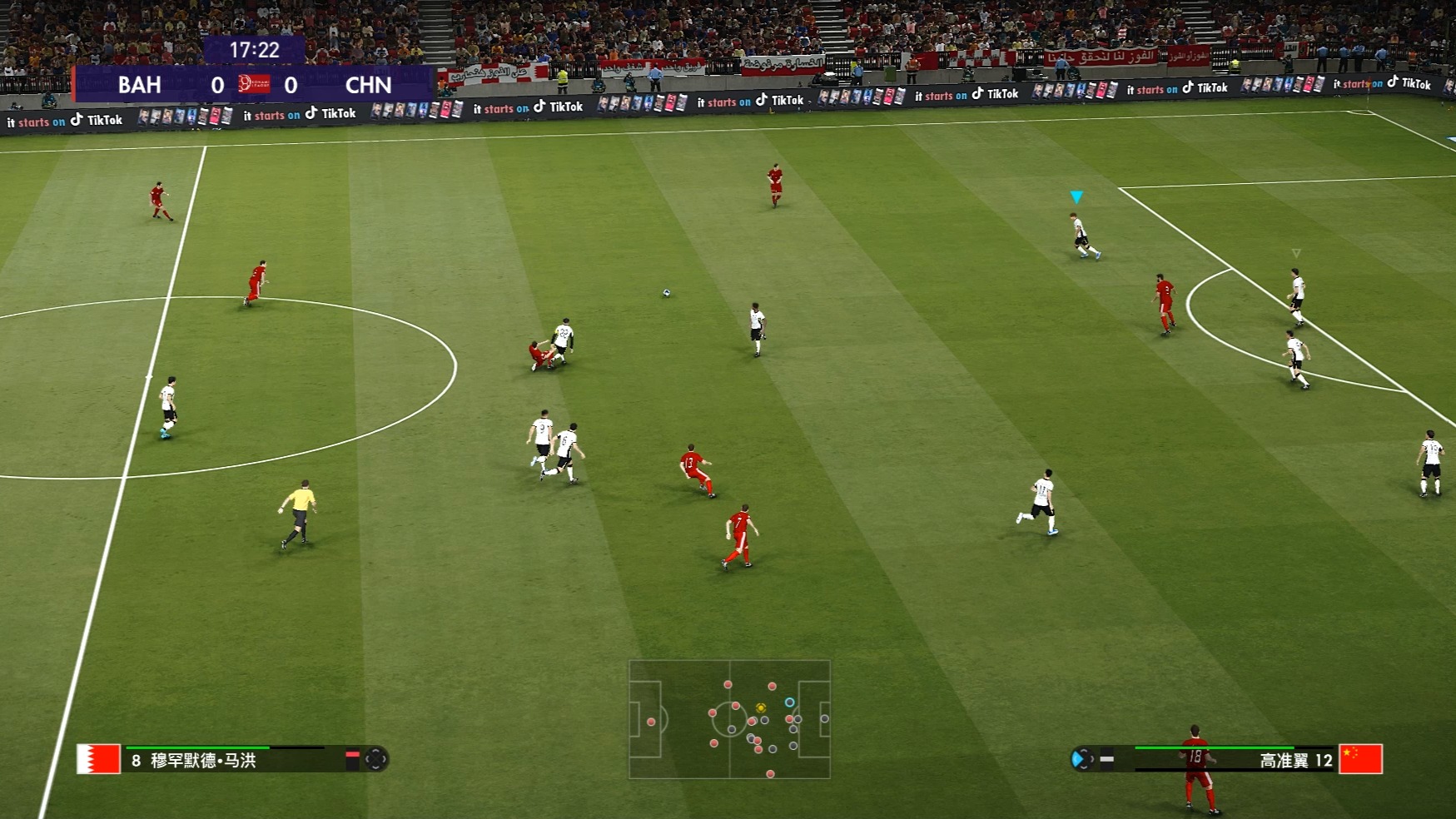Click the pitch radar minimap

pyautogui.click(x=729, y=719)
